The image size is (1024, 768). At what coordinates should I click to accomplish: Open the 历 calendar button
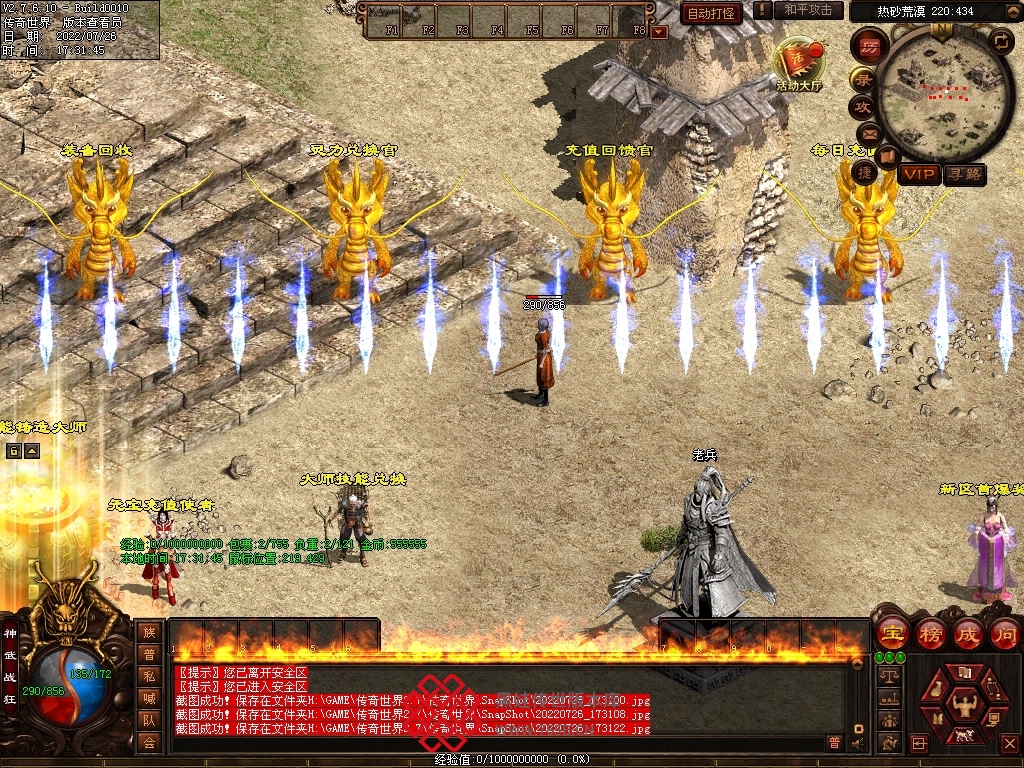pyautogui.click(x=869, y=45)
